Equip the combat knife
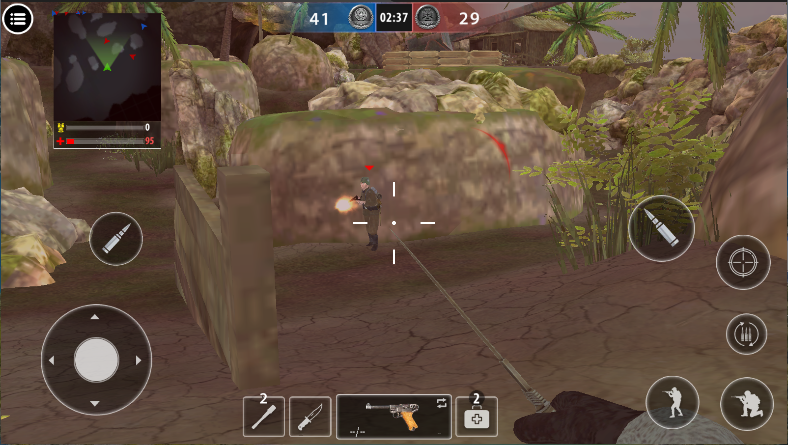 click(310, 416)
